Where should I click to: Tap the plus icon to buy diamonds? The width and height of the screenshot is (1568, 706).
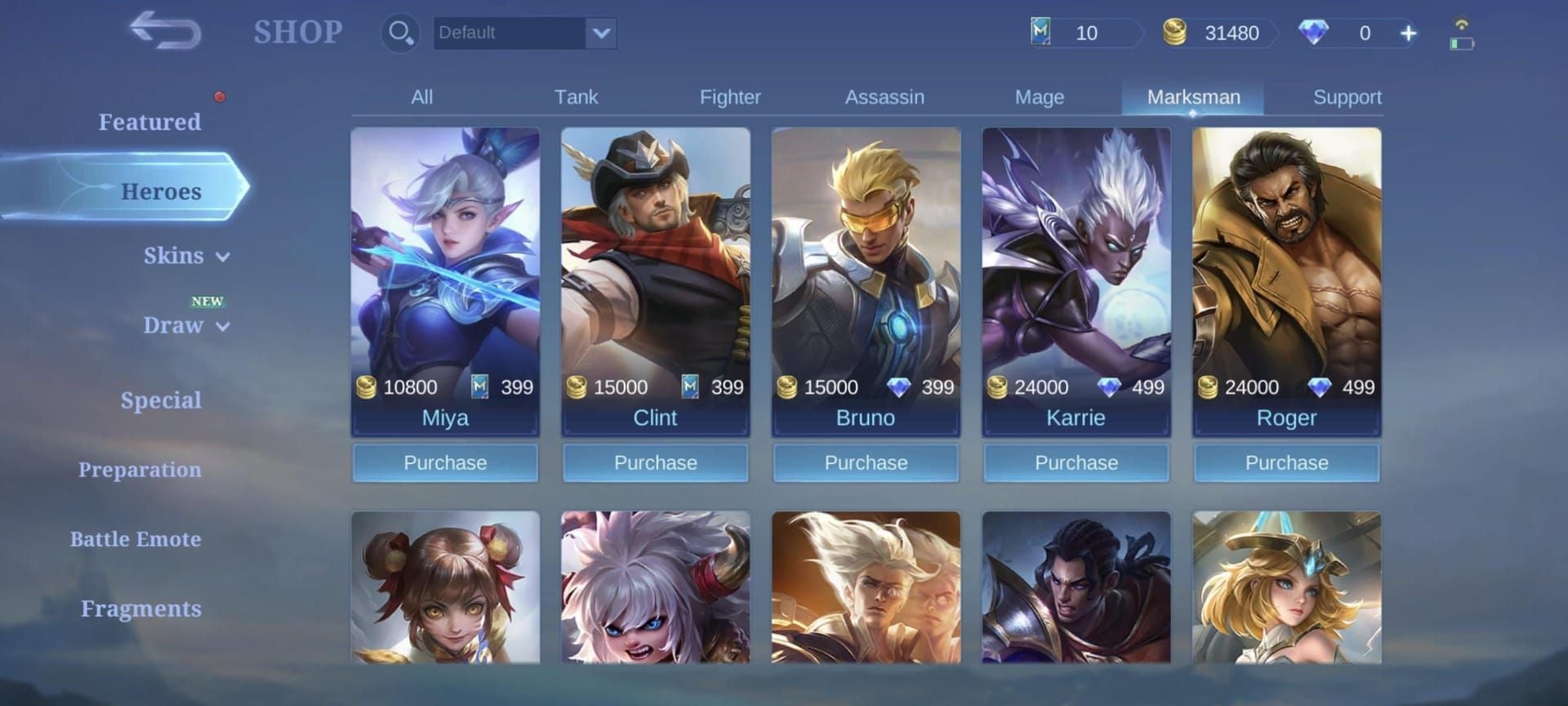[1408, 34]
